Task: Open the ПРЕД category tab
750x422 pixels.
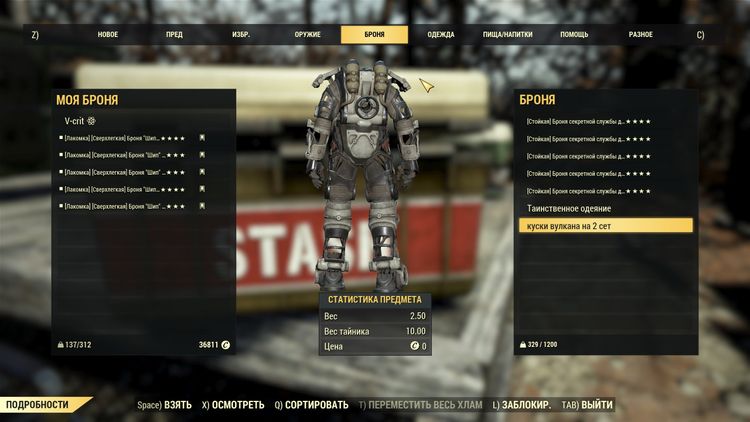Action: [x=174, y=34]
